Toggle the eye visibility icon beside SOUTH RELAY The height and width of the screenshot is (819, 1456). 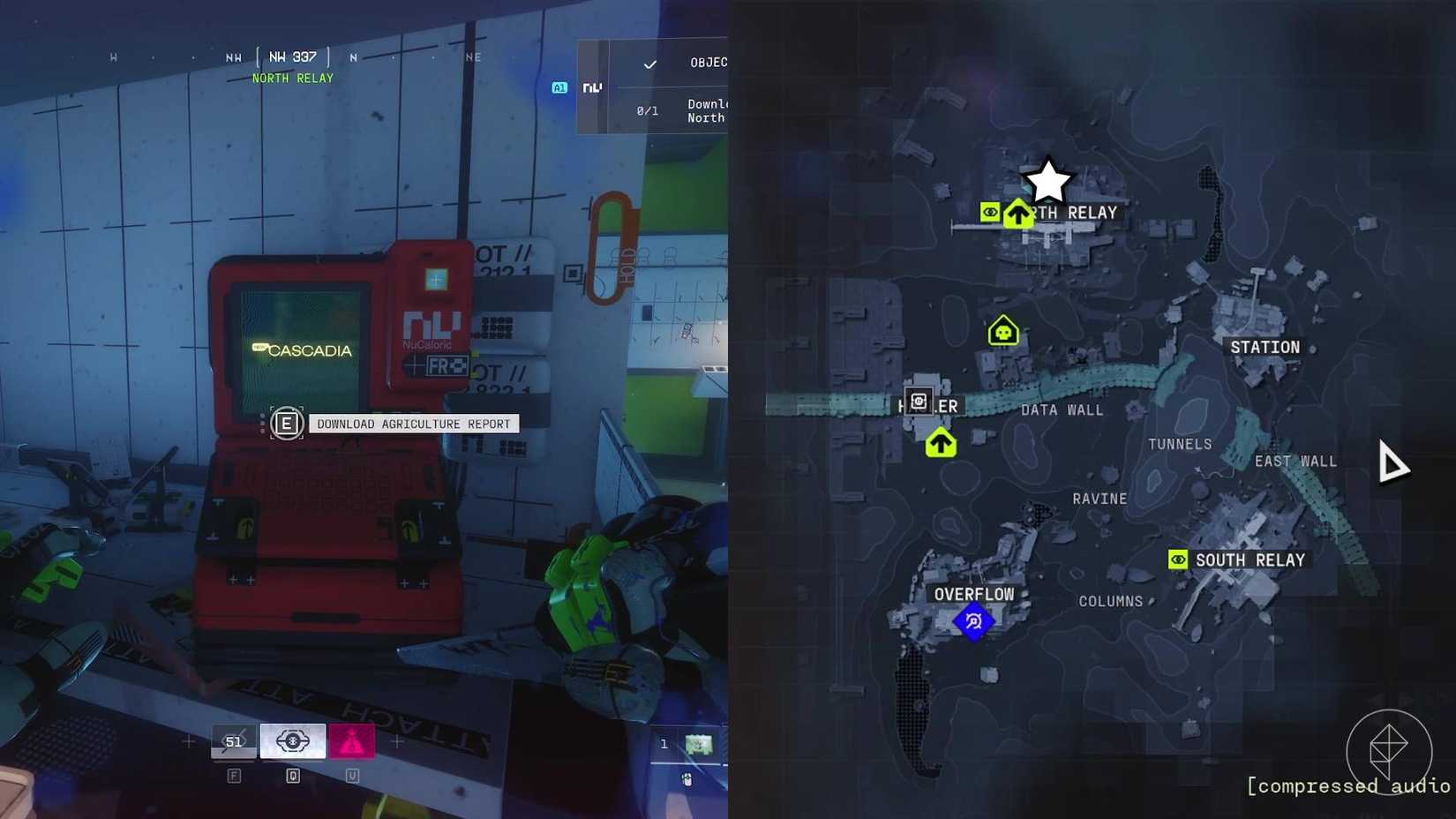click(1177, 559)
